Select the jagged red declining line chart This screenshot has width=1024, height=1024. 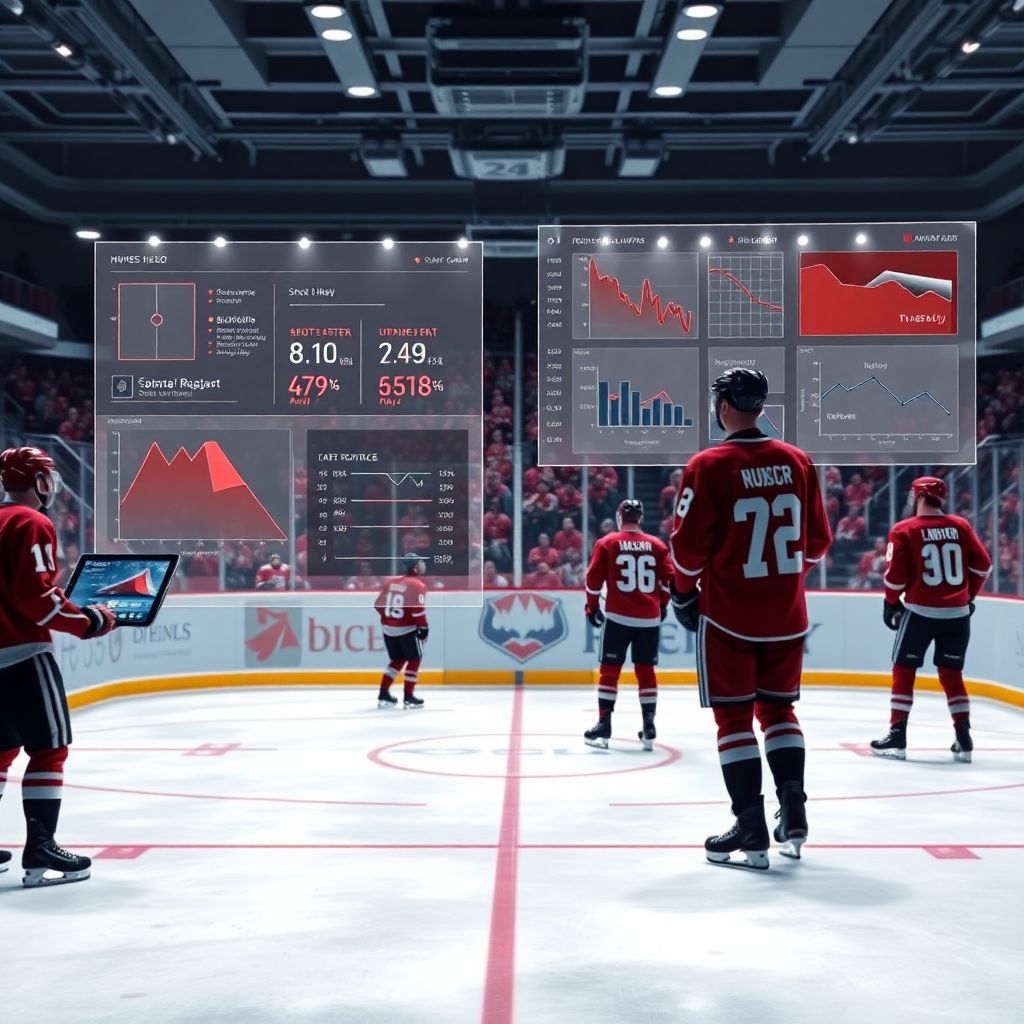635,295
